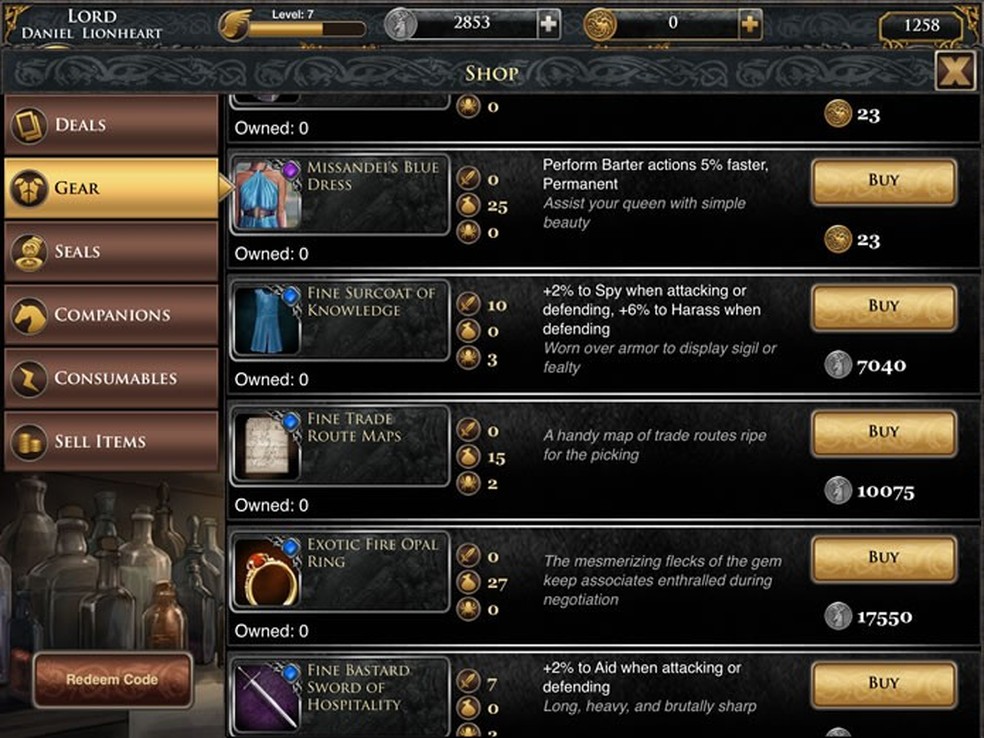Buy the Exotic Fire Opal Ring
The width and height of the screenshot is (984, 738).
(883, 558)
